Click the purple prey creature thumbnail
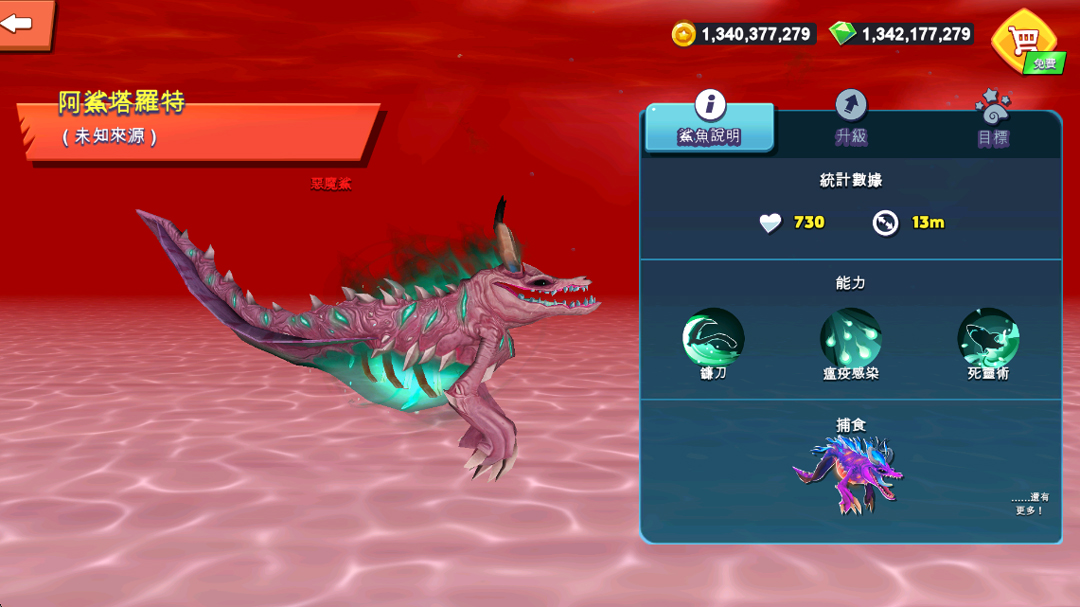The width and height of the screenshot is (1080, 607). coord(848,474)
